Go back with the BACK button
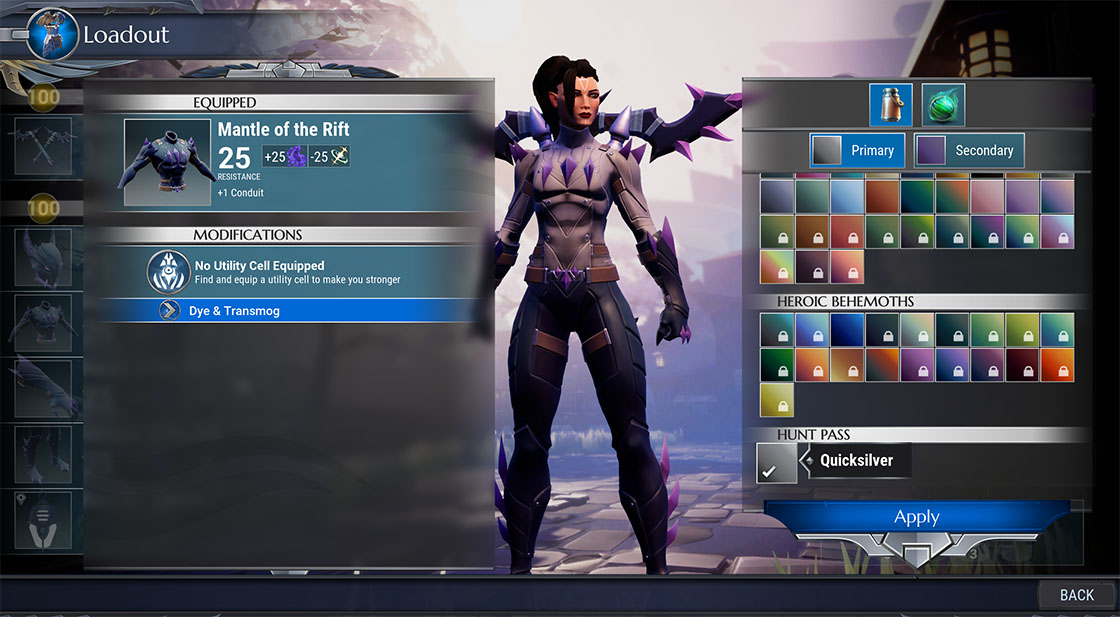The image size is (1120, 617). coord(1076,595)
